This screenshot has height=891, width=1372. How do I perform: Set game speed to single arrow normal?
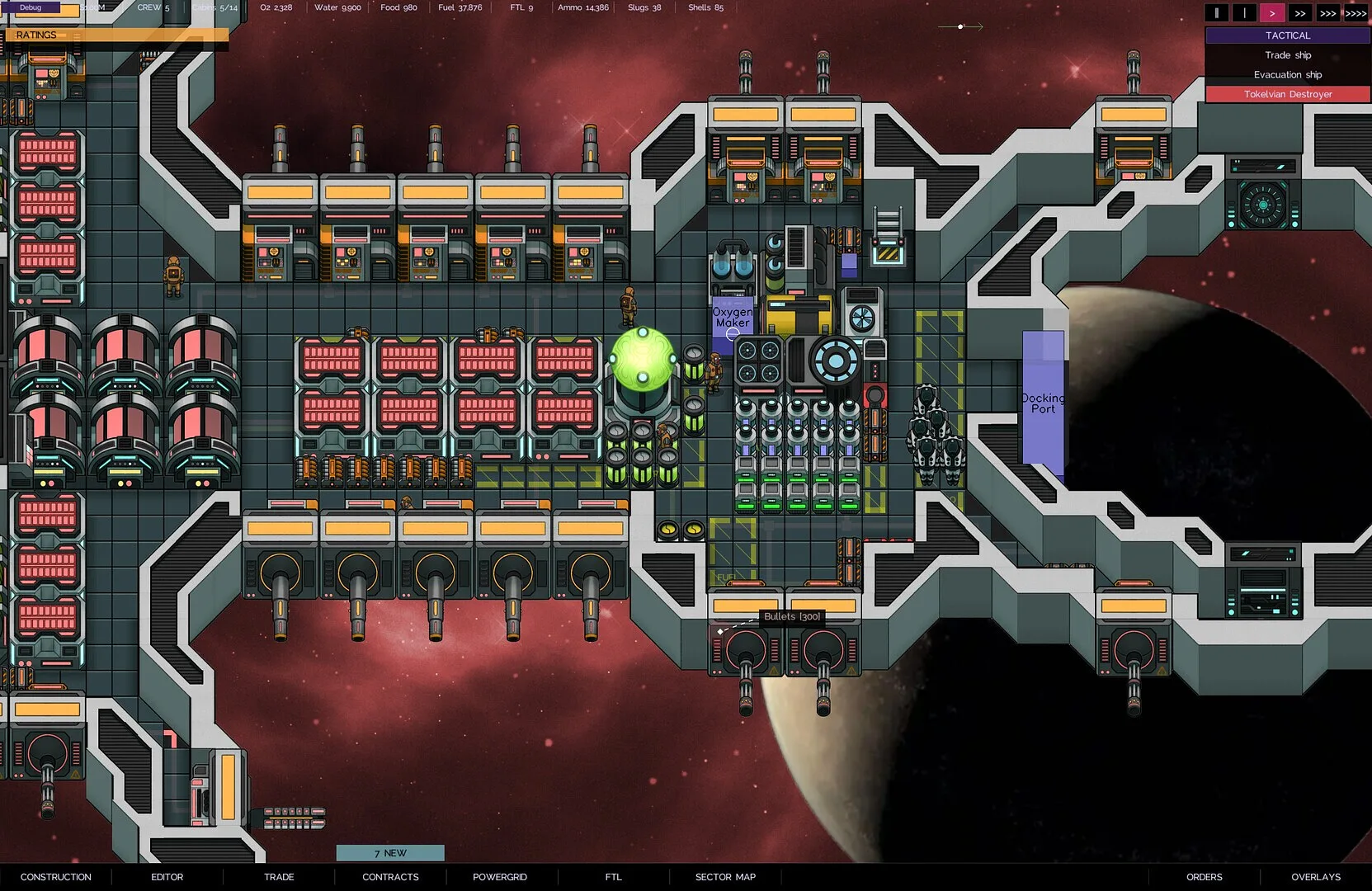point(1272,13)
